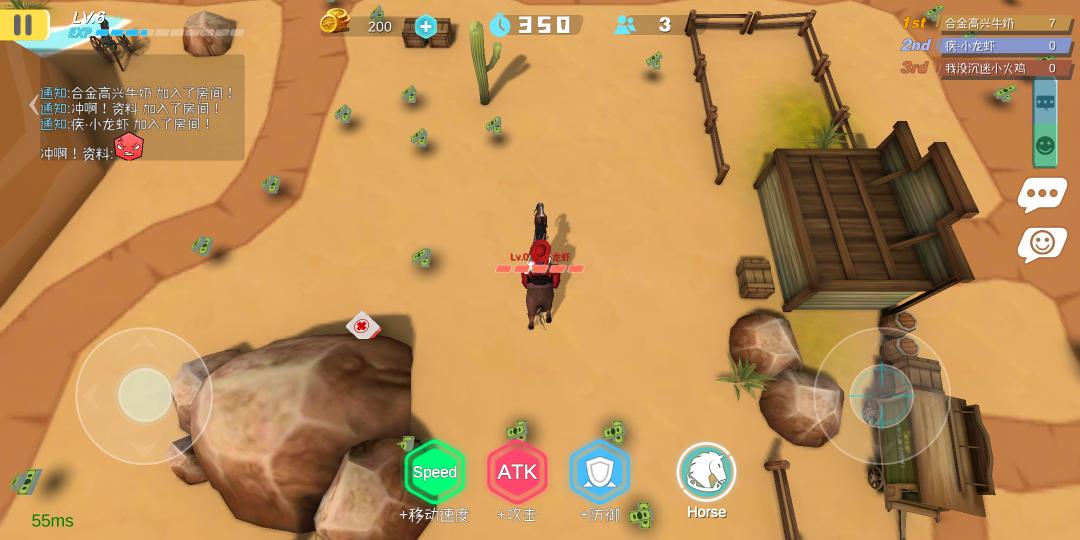Tap the Horse mount button
This screenshot has width=1080, height=540.
pos(706,472)
